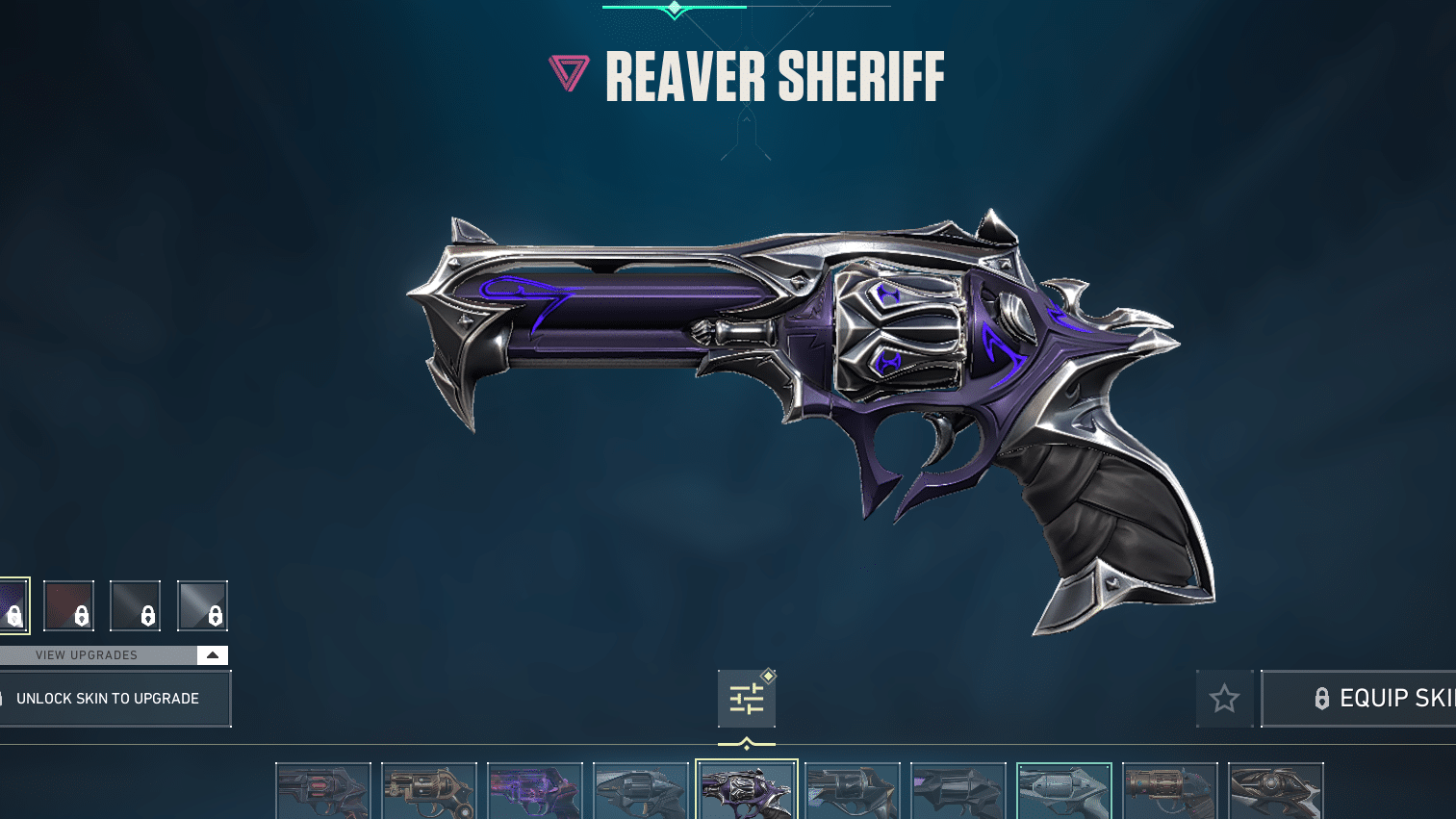Viewport: 1456px width, 819px height.
Task: Toggle the favorite star for Reaver Sheriff
Action: pos(1224,699)
